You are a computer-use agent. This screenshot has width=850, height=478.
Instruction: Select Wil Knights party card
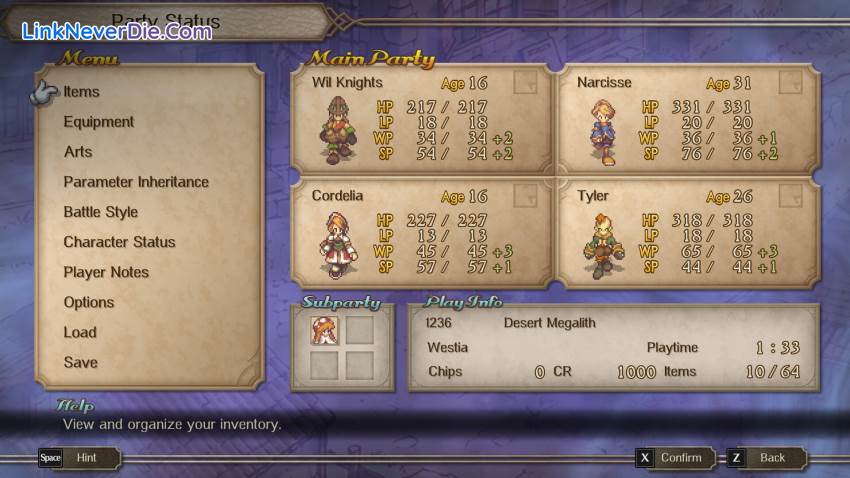click(x=421, y=118)
